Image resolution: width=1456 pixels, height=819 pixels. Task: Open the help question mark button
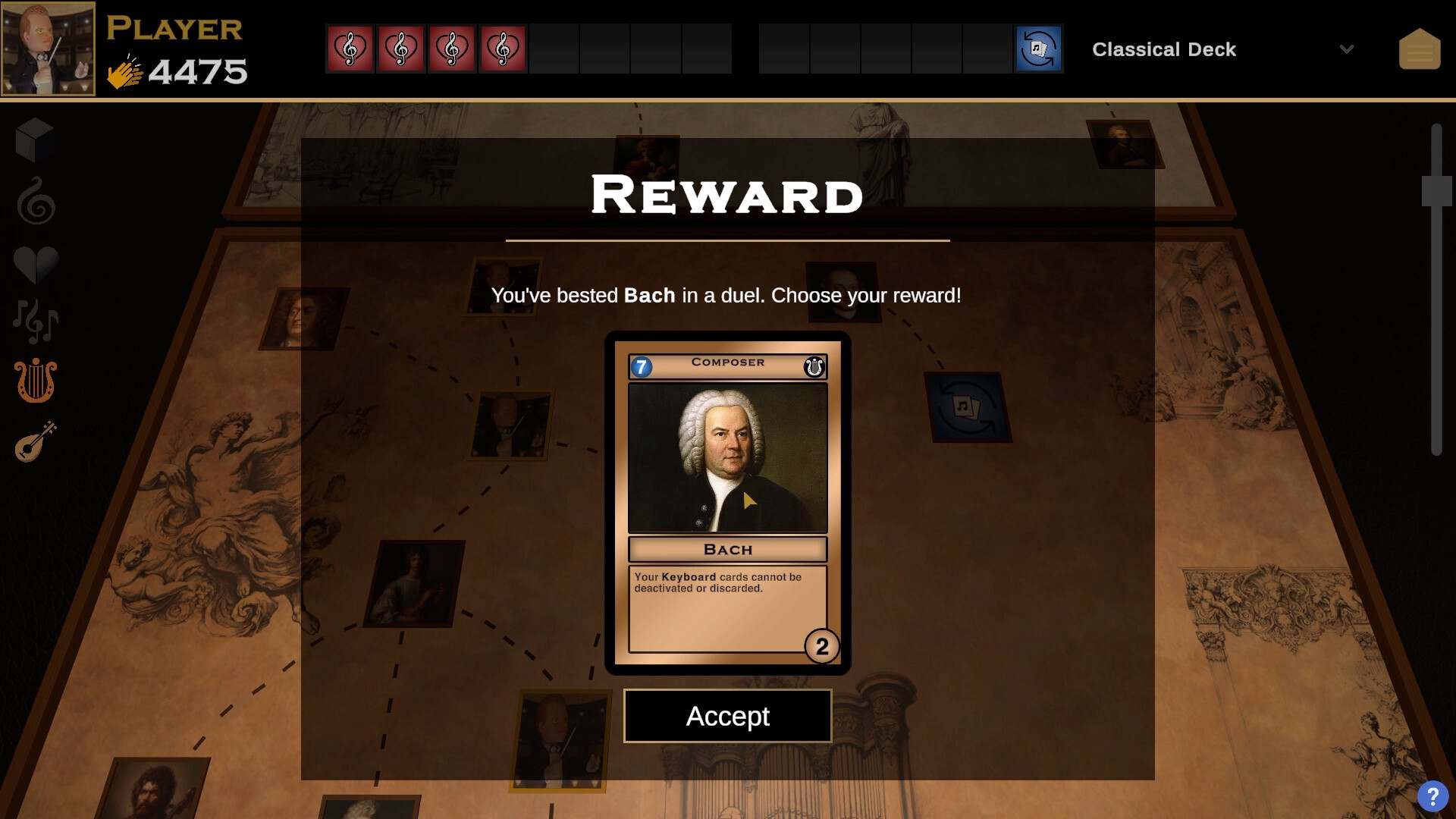(1433, 795)
